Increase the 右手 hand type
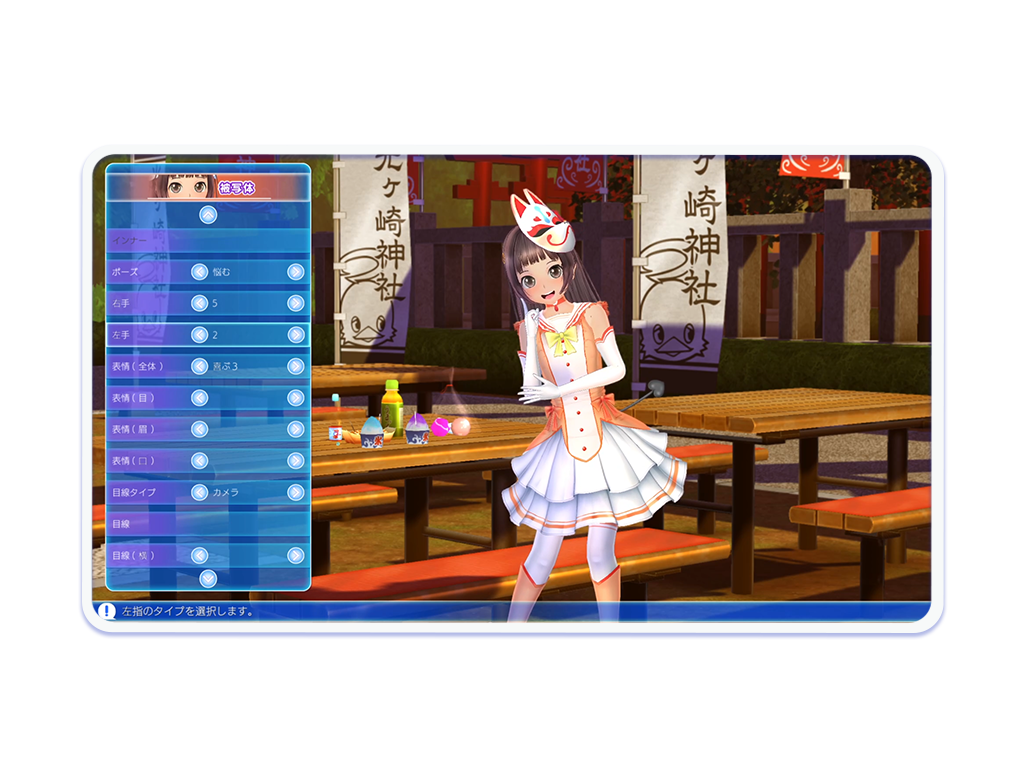The width and height of the screenshot is (1024, 768). click(295, 303)
